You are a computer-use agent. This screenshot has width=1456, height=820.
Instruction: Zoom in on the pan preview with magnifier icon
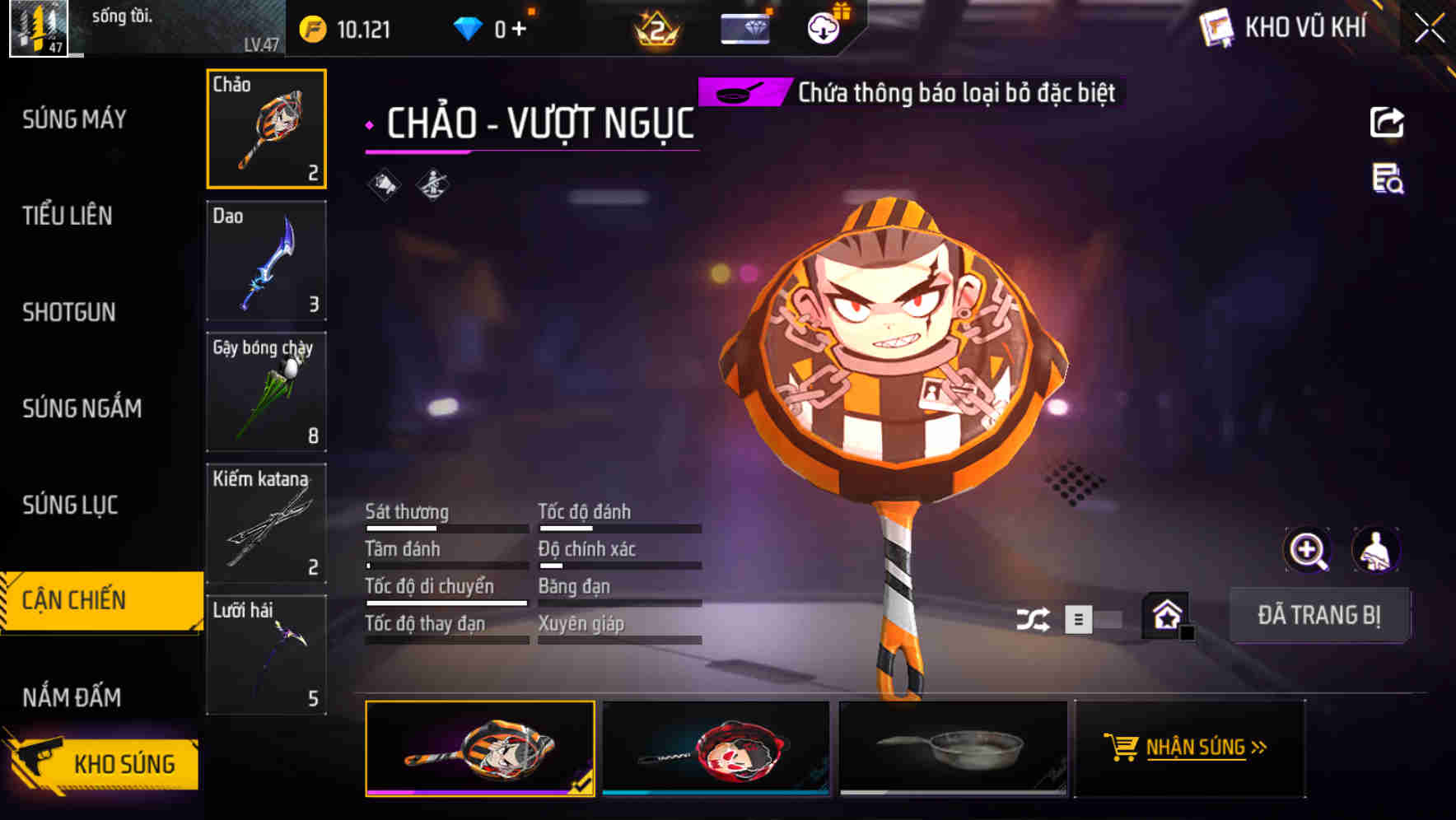click(1307, 549)
